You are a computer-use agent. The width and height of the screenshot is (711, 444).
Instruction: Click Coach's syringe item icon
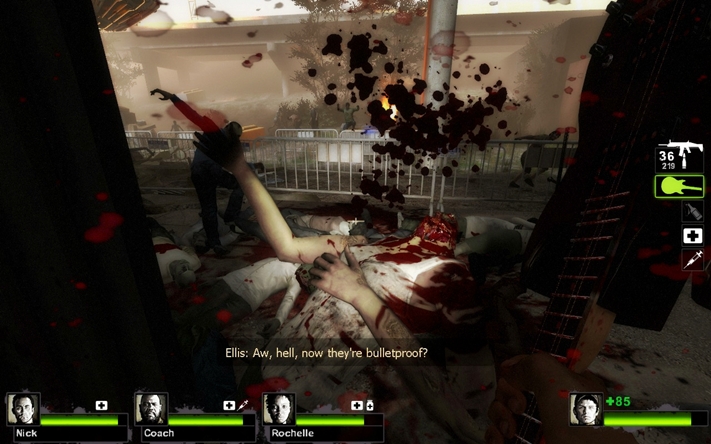coord(243,405)
